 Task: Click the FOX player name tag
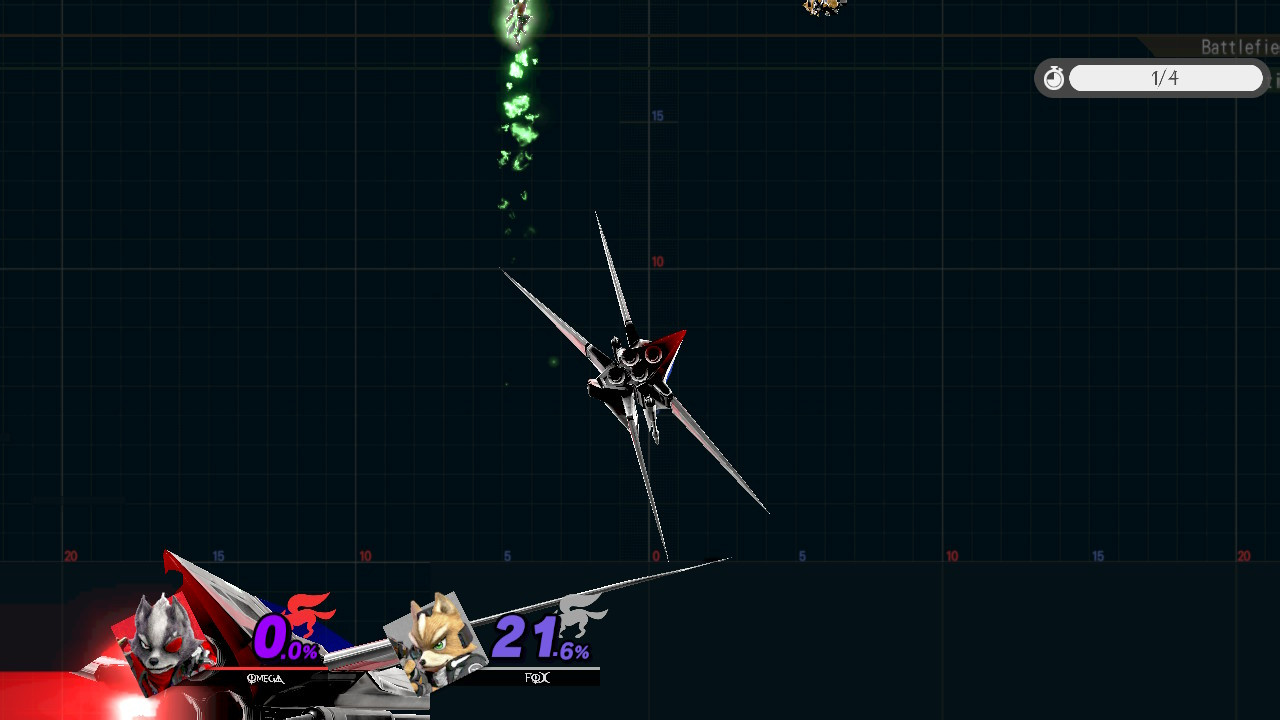click(x=537, y=678)
